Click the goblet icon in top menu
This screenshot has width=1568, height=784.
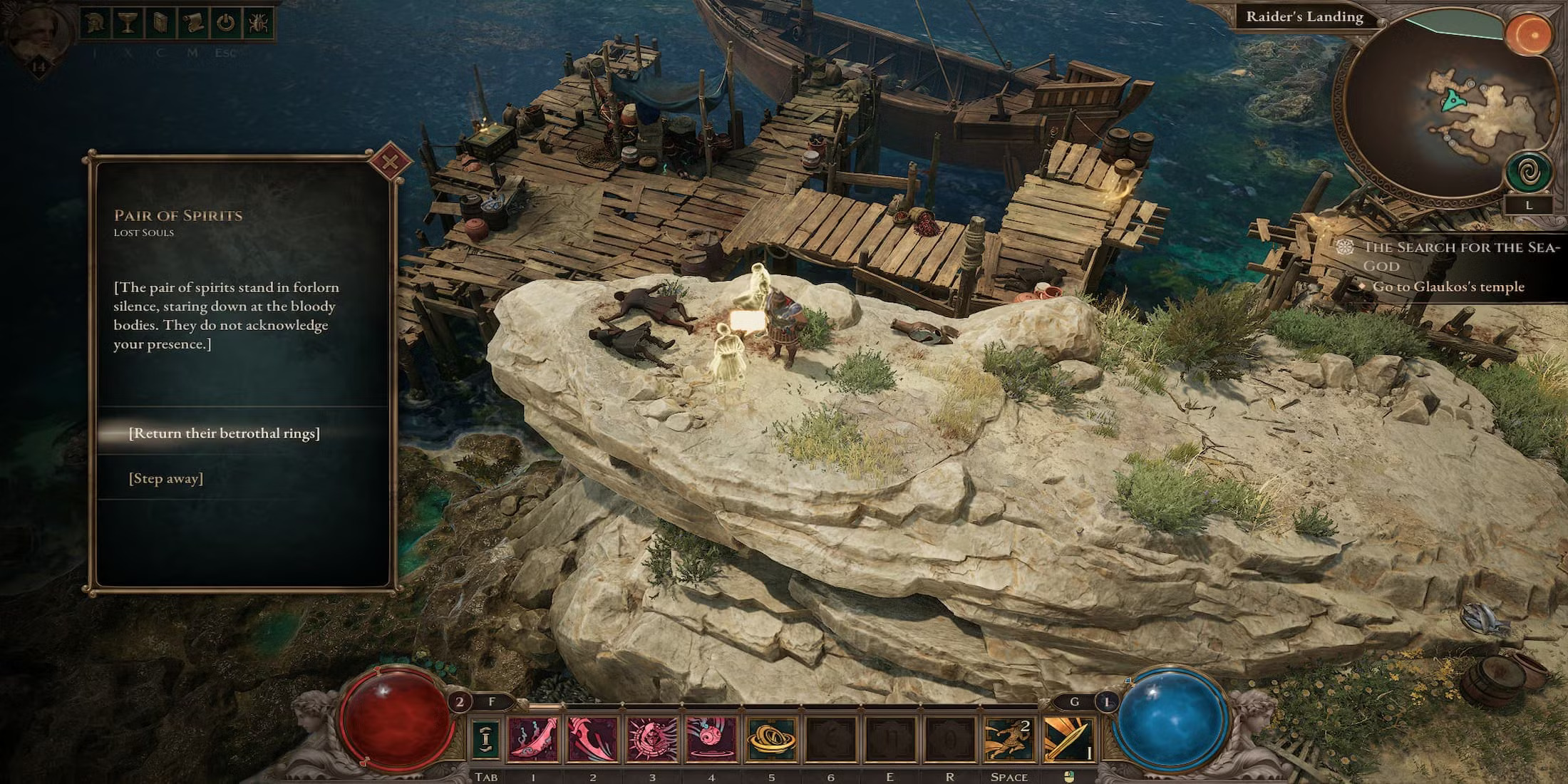pyautogui.click(x=128, y=23)
